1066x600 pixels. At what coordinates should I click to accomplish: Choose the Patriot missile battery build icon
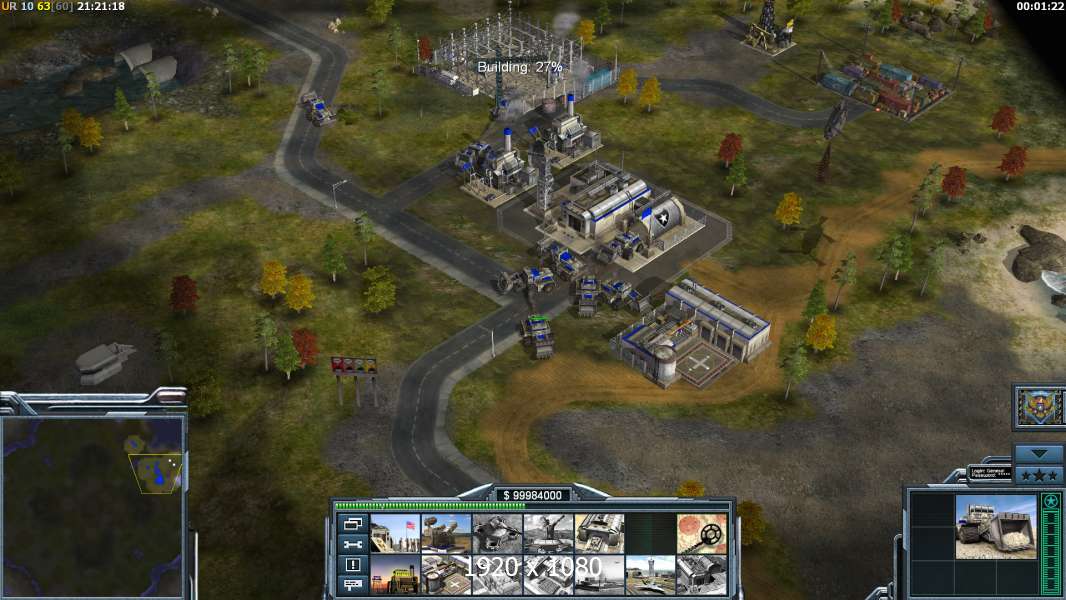point(446,533)
